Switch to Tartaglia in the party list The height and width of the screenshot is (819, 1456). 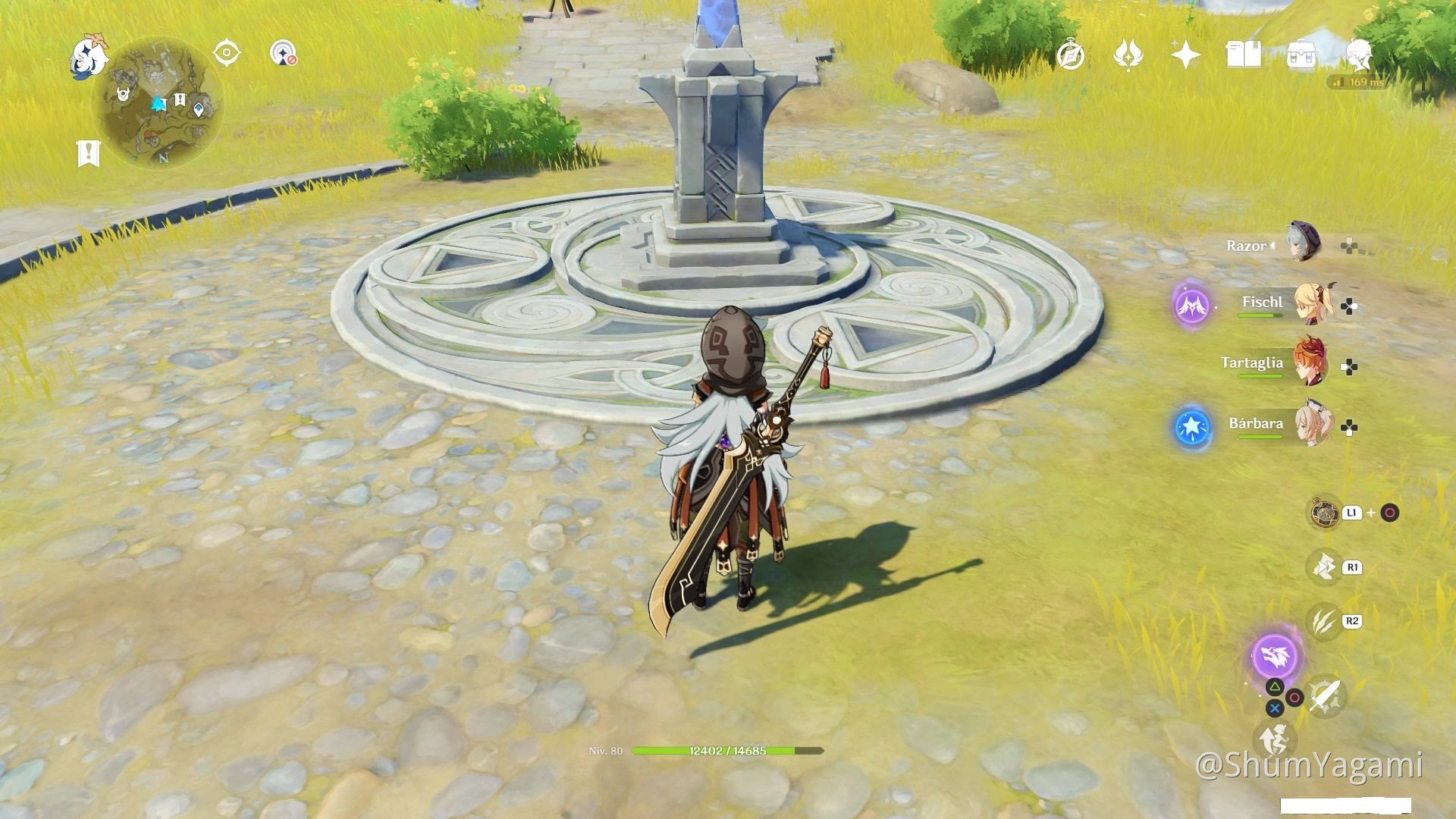1313,364
